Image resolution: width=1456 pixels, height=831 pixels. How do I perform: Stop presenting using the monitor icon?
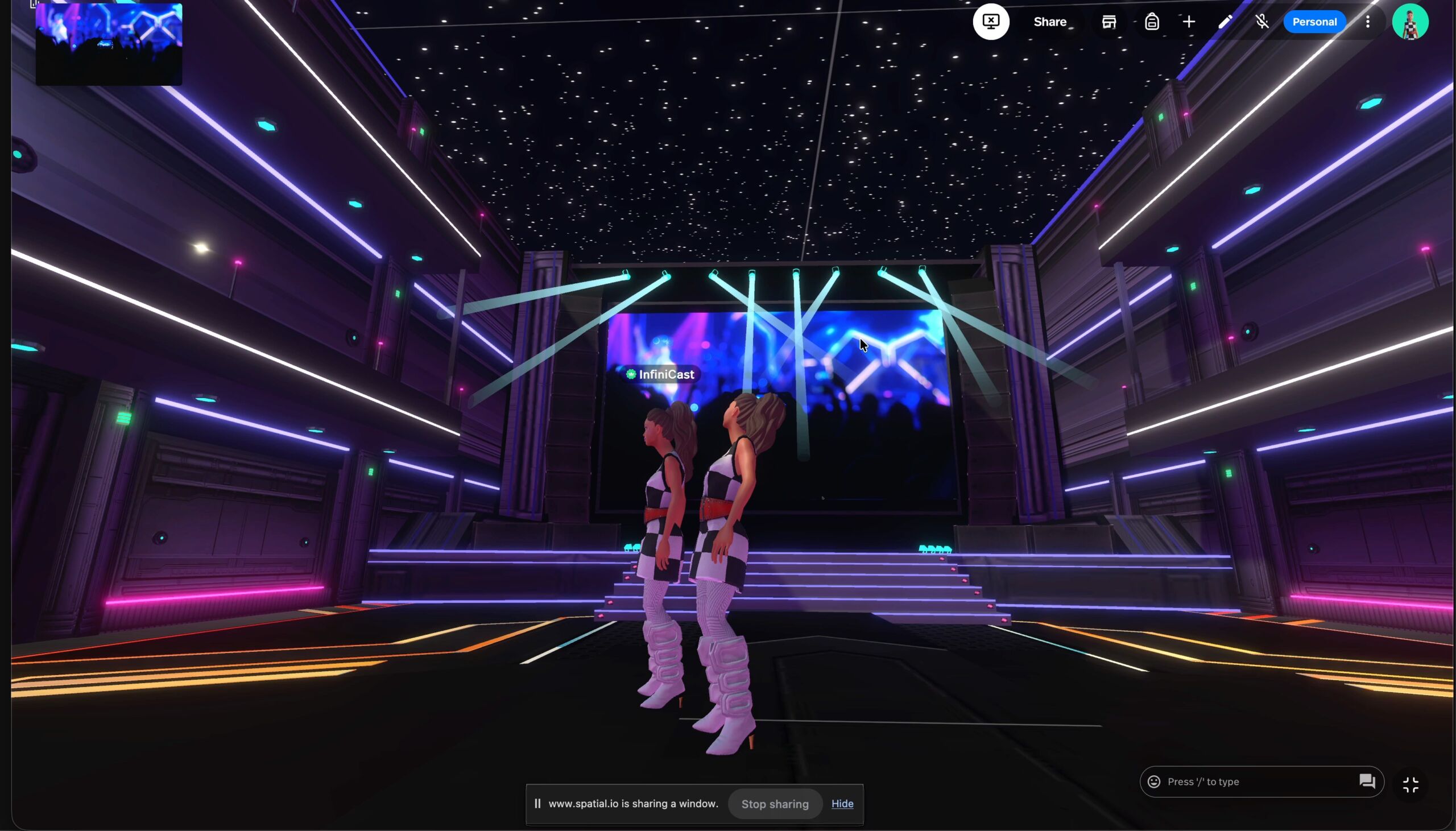click(990, 22)
